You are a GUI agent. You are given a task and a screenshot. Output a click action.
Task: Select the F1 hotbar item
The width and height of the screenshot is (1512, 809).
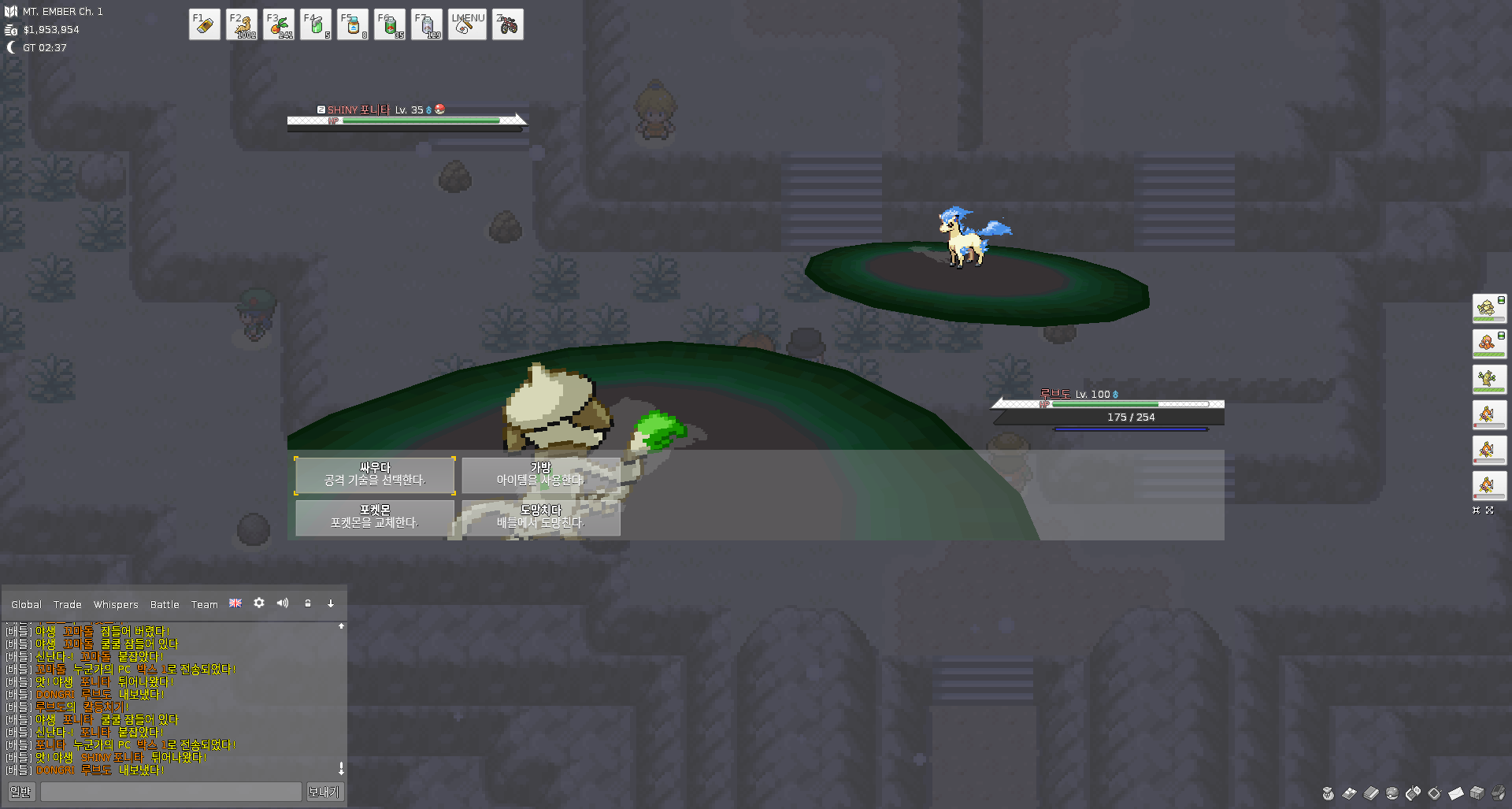pyautogui.click(x=205, y=24)
